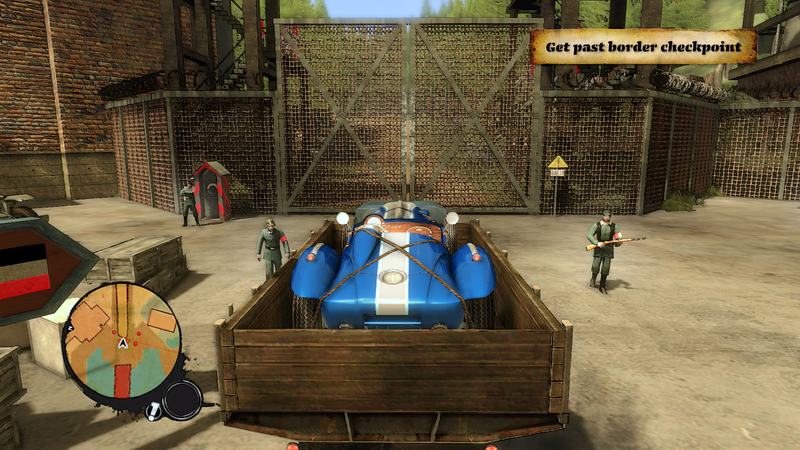Viewport: 800px width, 450px height.
Task: Select the "Get past border checkpoint" objective banner
Action: tap(643, 46)
